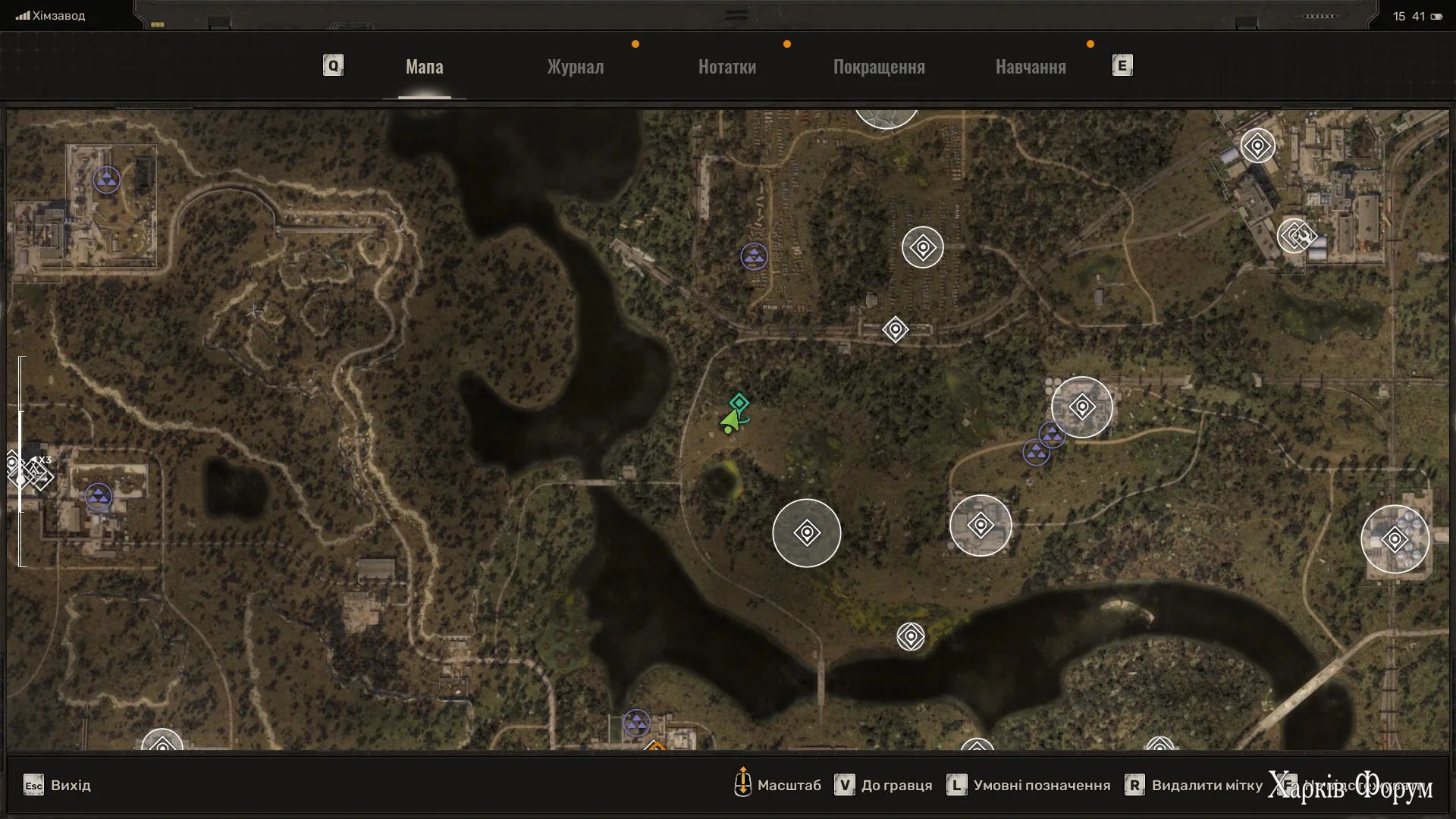This screenshot has height=819, width=1456.
Task: Select the green player arrow on the map
Action: point(730,421)
